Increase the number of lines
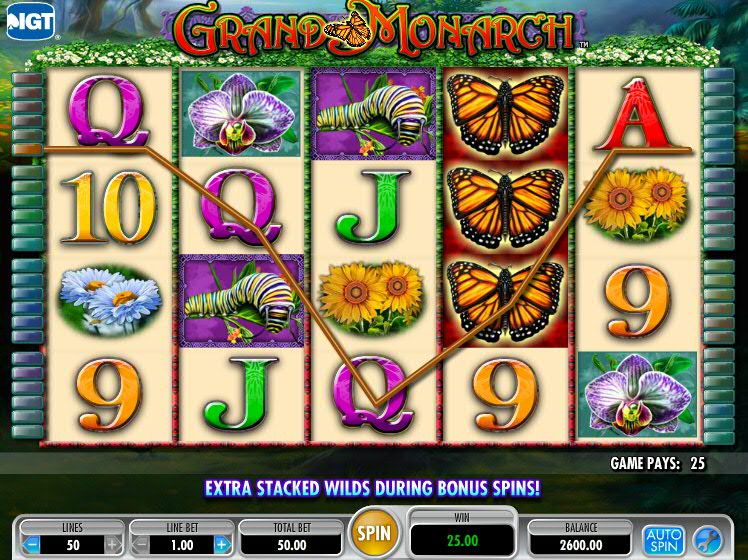 (x=113, y=545)
